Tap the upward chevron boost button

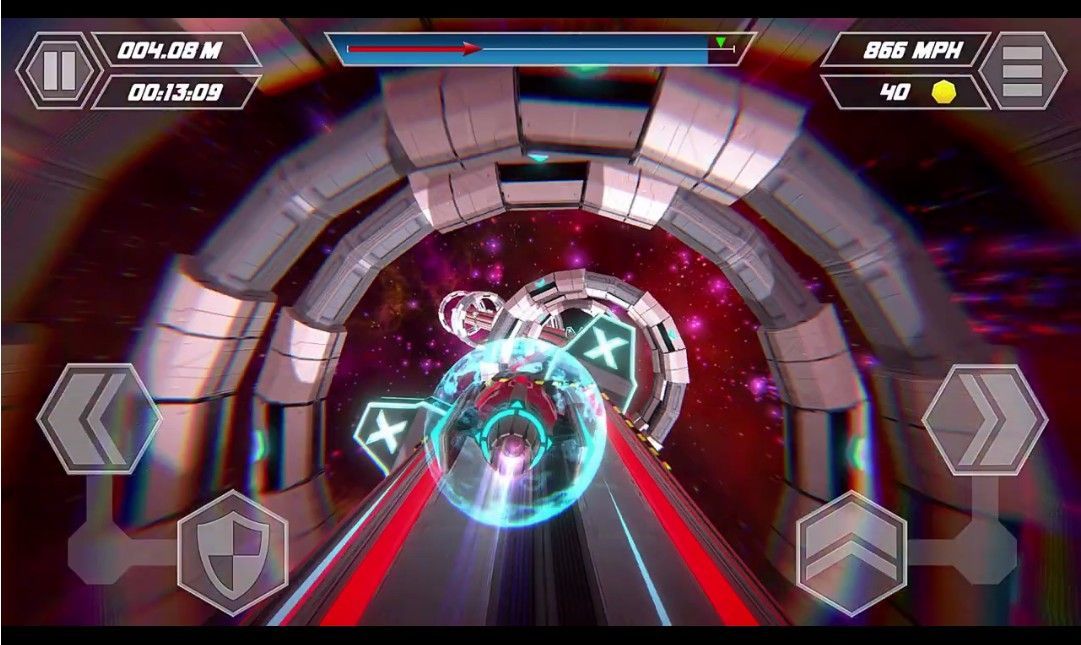[851, 553]
